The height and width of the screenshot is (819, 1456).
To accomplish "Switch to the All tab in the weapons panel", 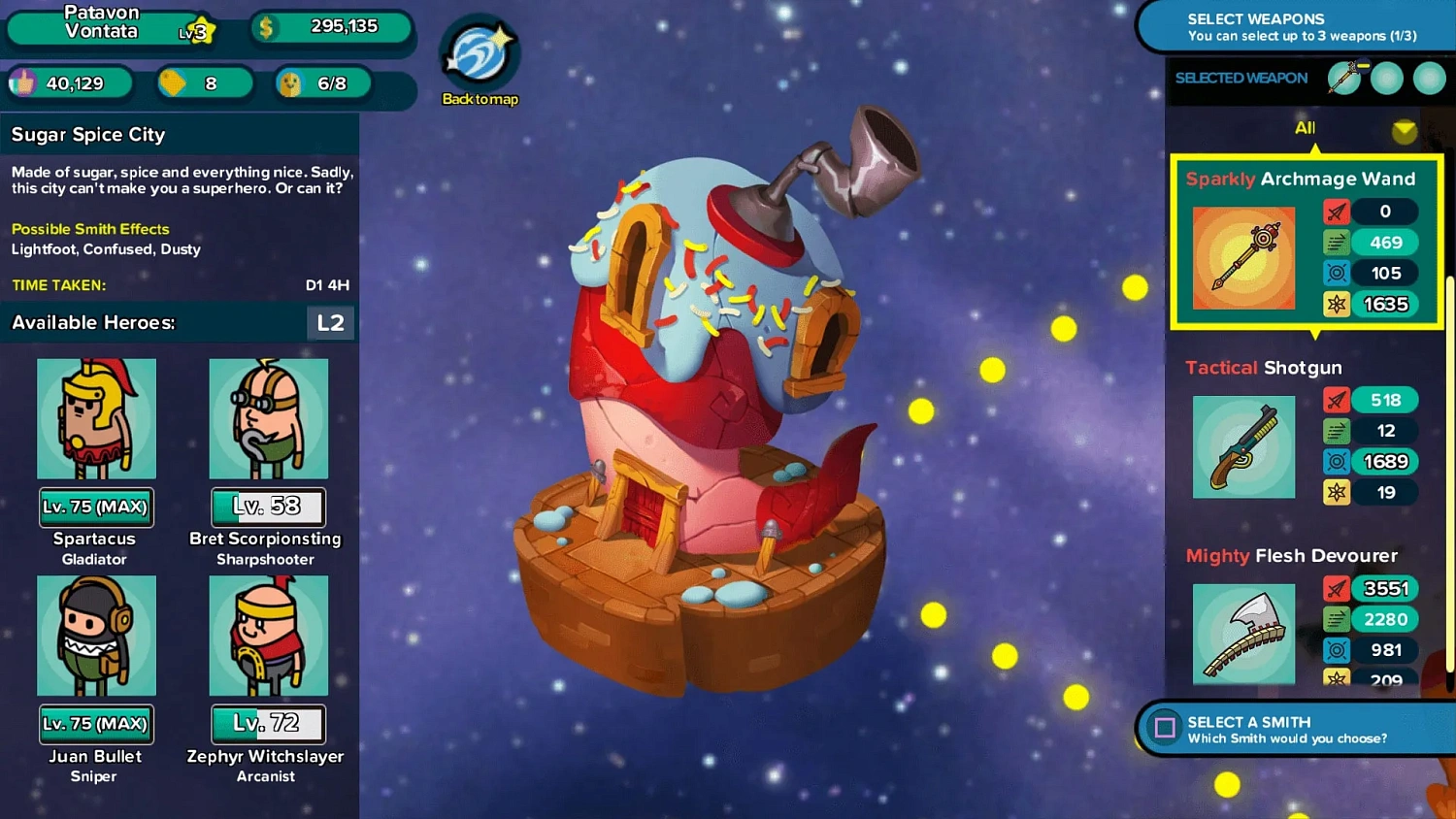I will (1305, 127).
